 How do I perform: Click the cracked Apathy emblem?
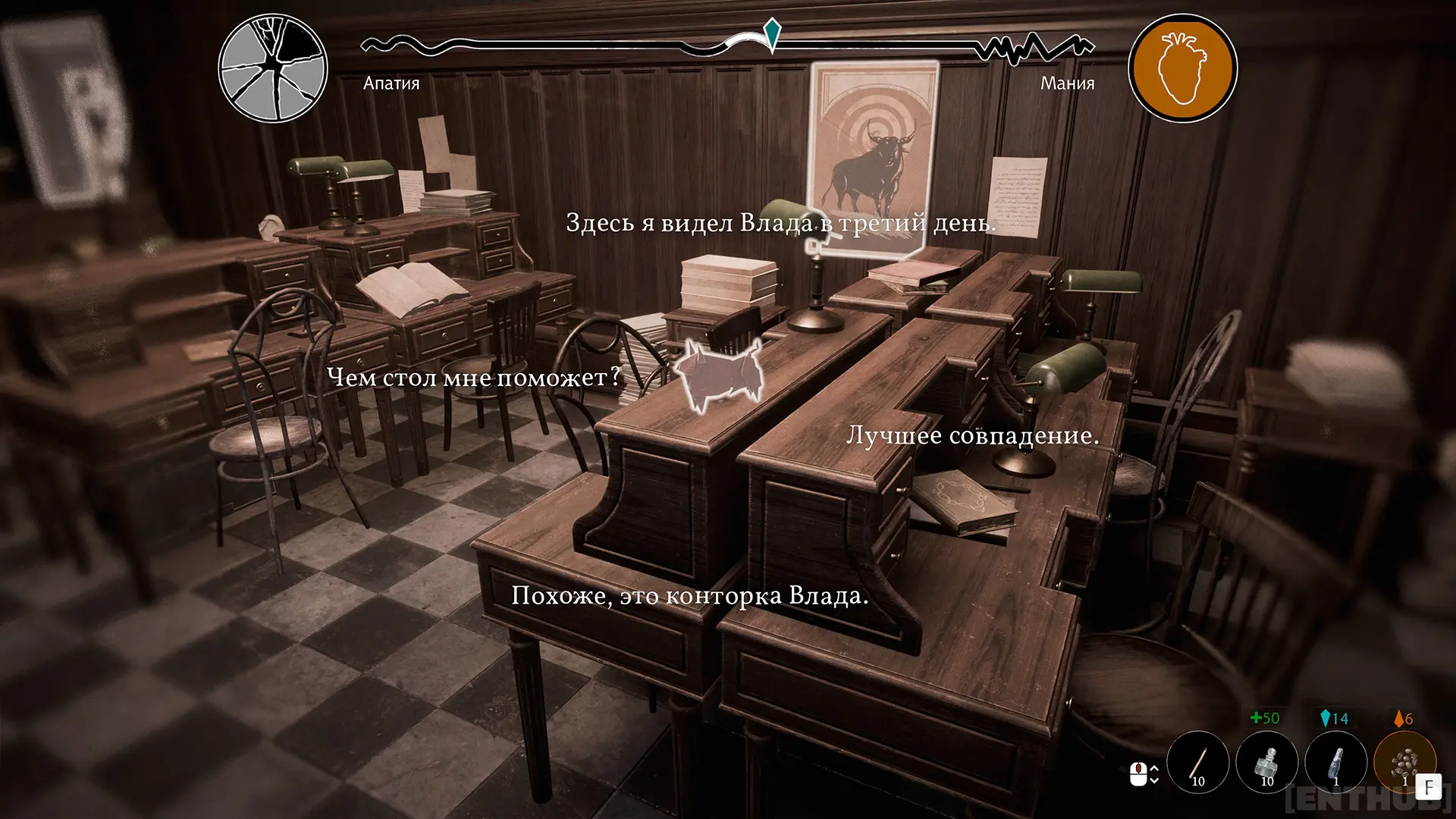(x=273, y=68)
